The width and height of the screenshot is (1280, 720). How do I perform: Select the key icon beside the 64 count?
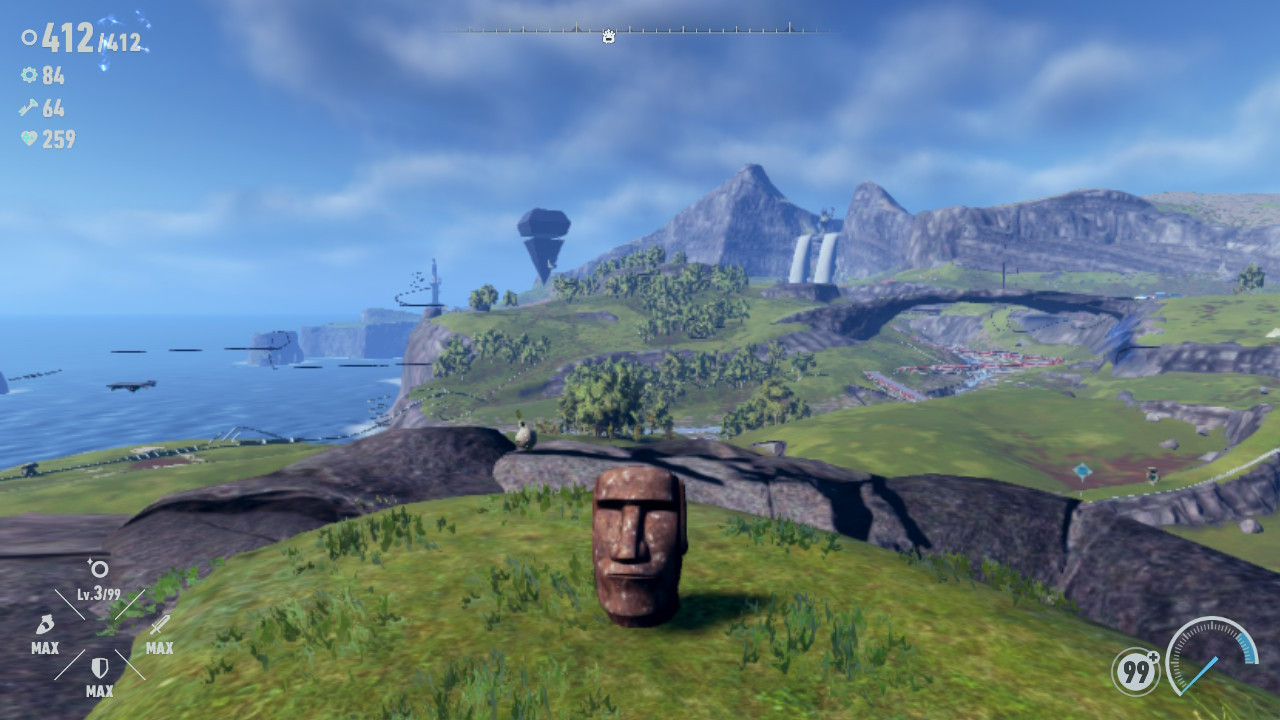point(27,108)
